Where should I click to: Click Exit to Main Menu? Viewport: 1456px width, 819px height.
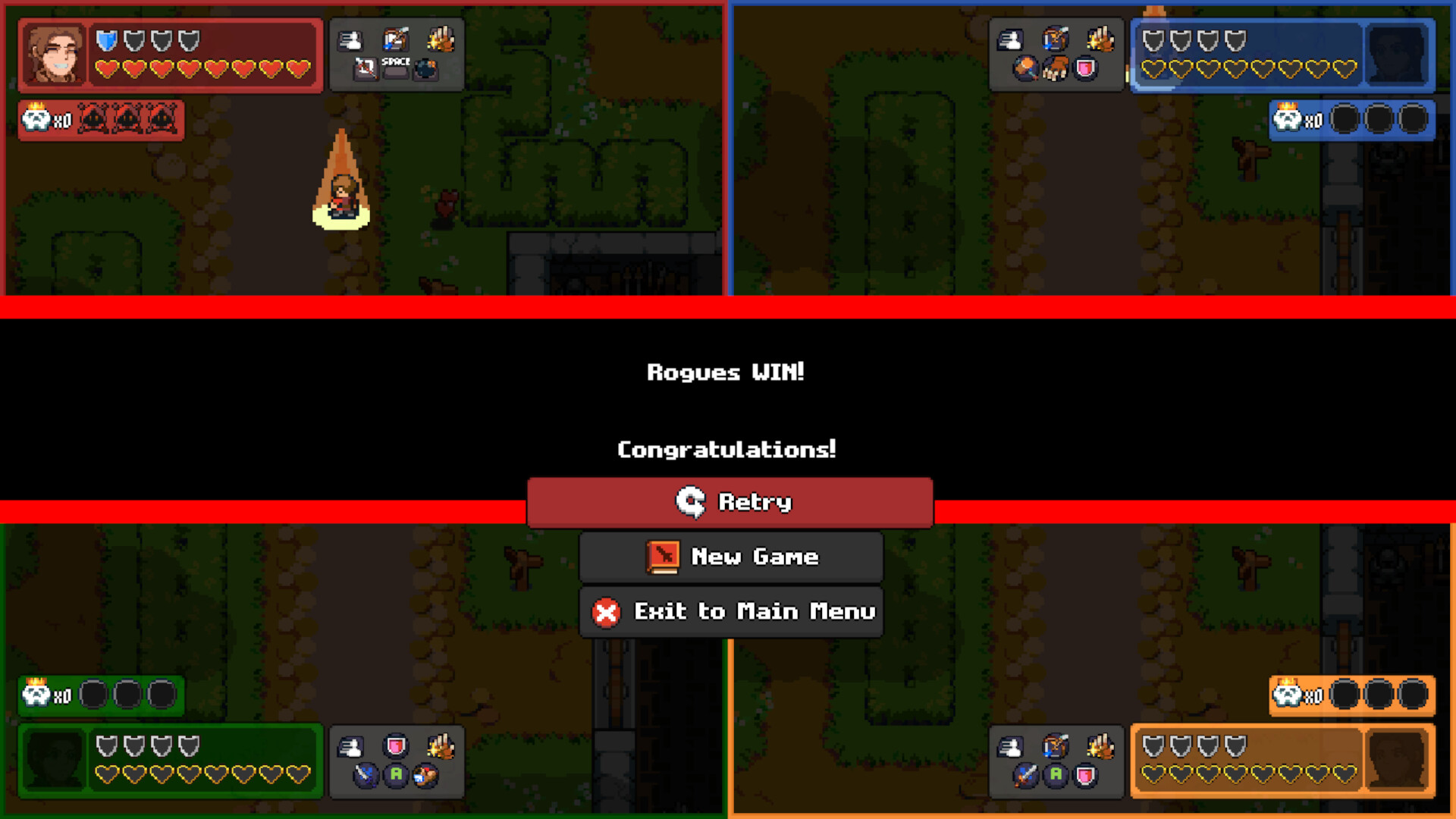(730, 612)
